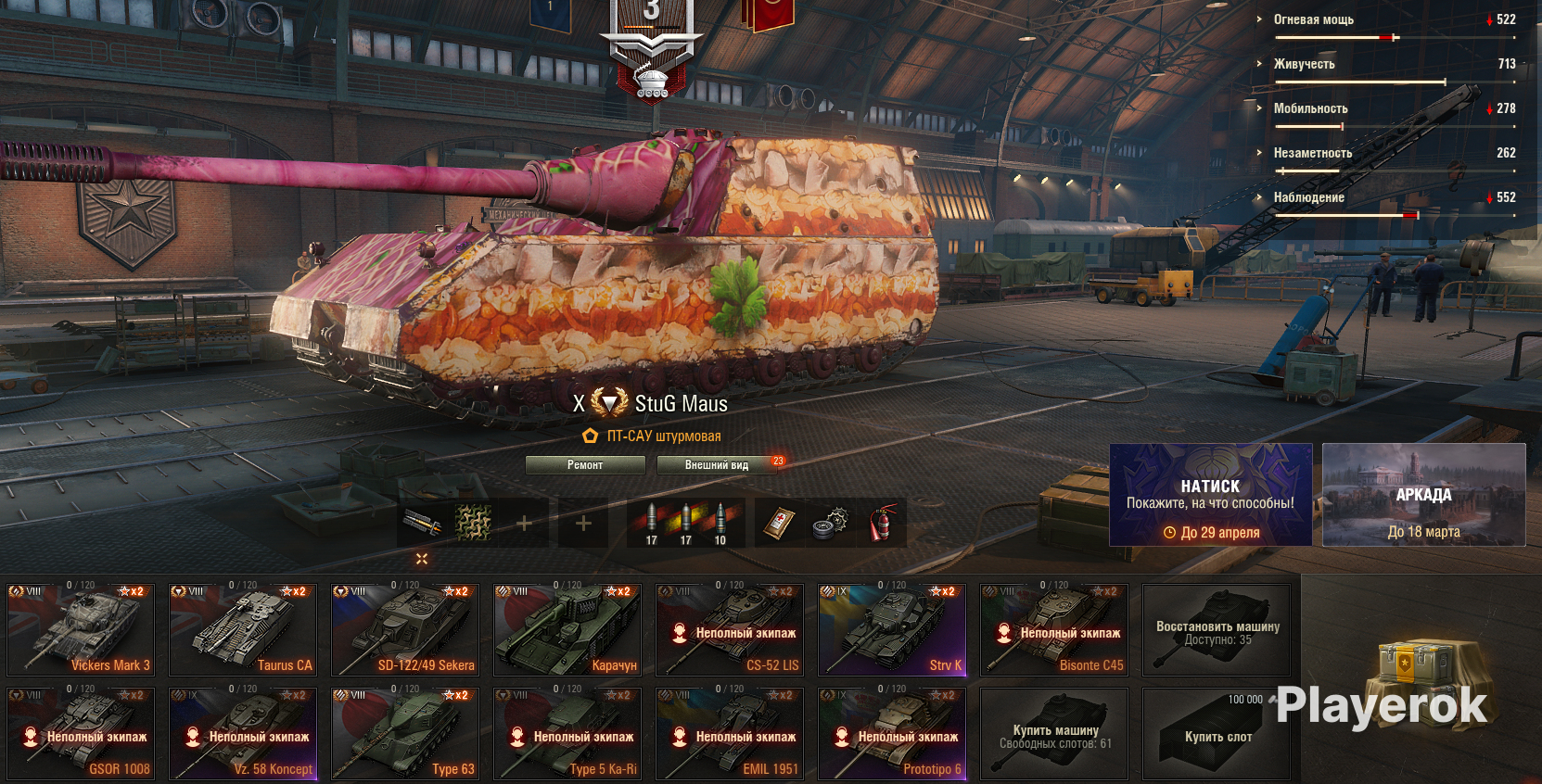
Task: Select the Vickers Mark 3 tank
Action: coord(81,629)
